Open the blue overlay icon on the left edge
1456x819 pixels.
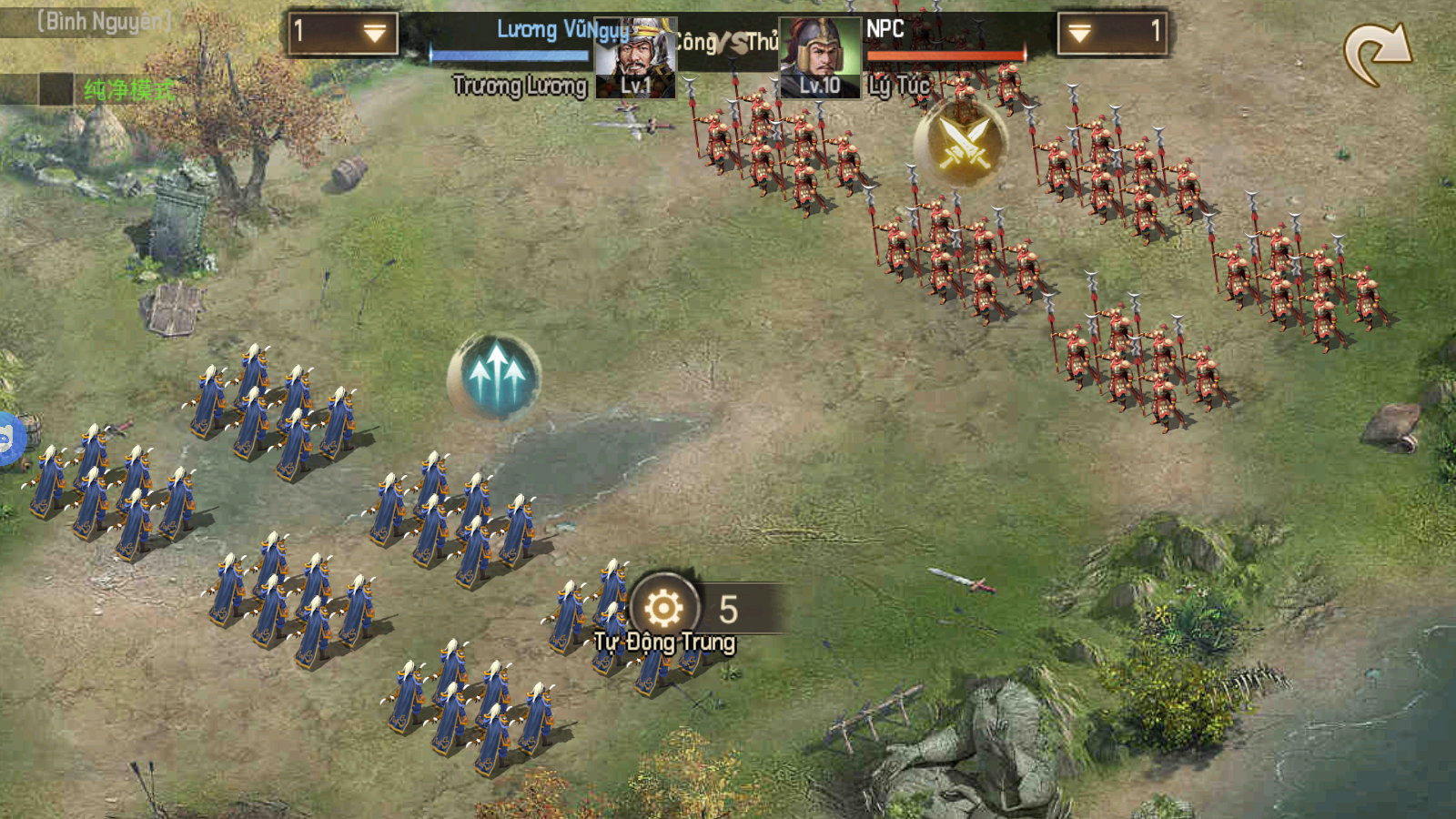(7, 440)
